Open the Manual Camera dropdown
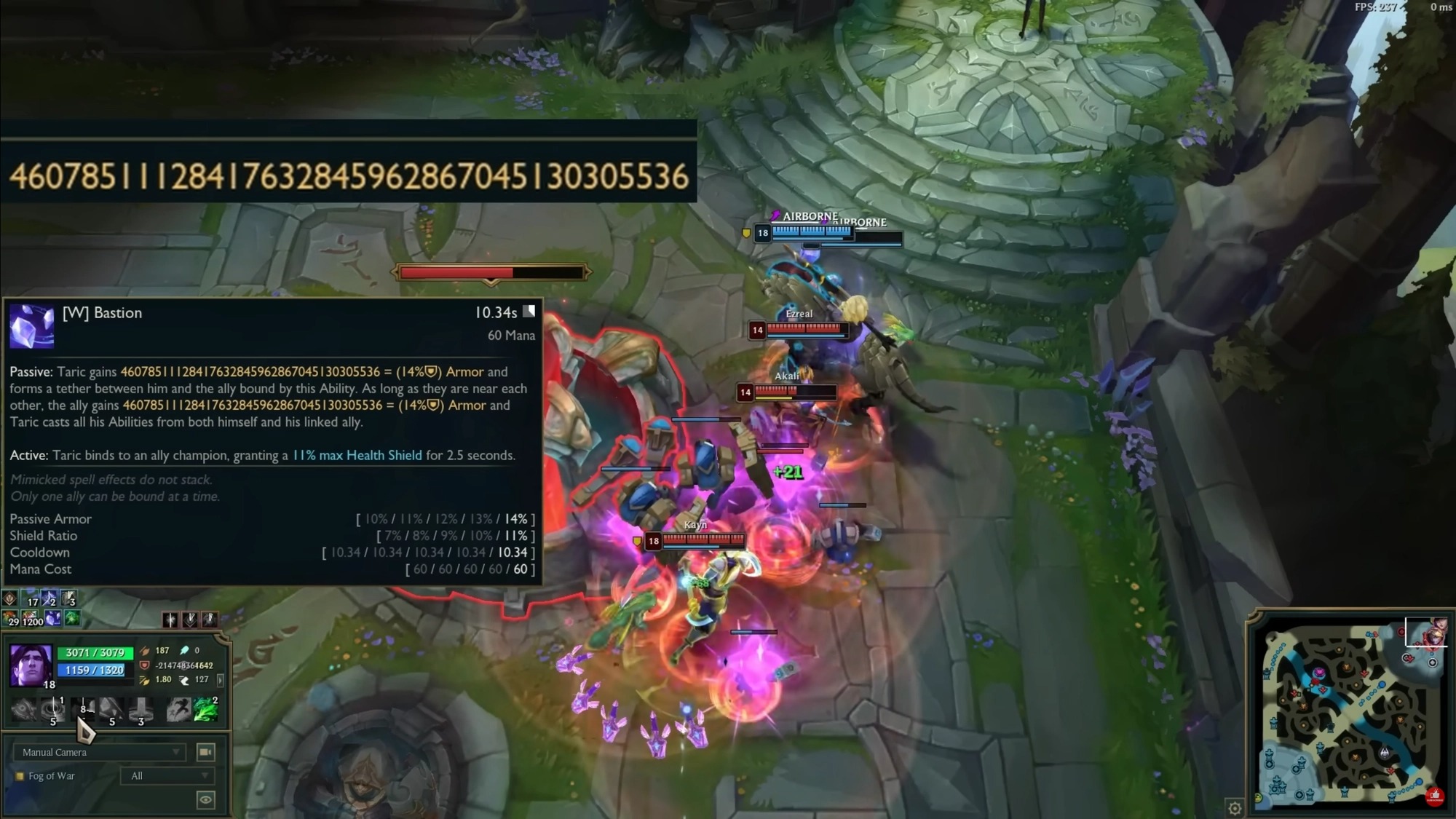 click(100, 752)
